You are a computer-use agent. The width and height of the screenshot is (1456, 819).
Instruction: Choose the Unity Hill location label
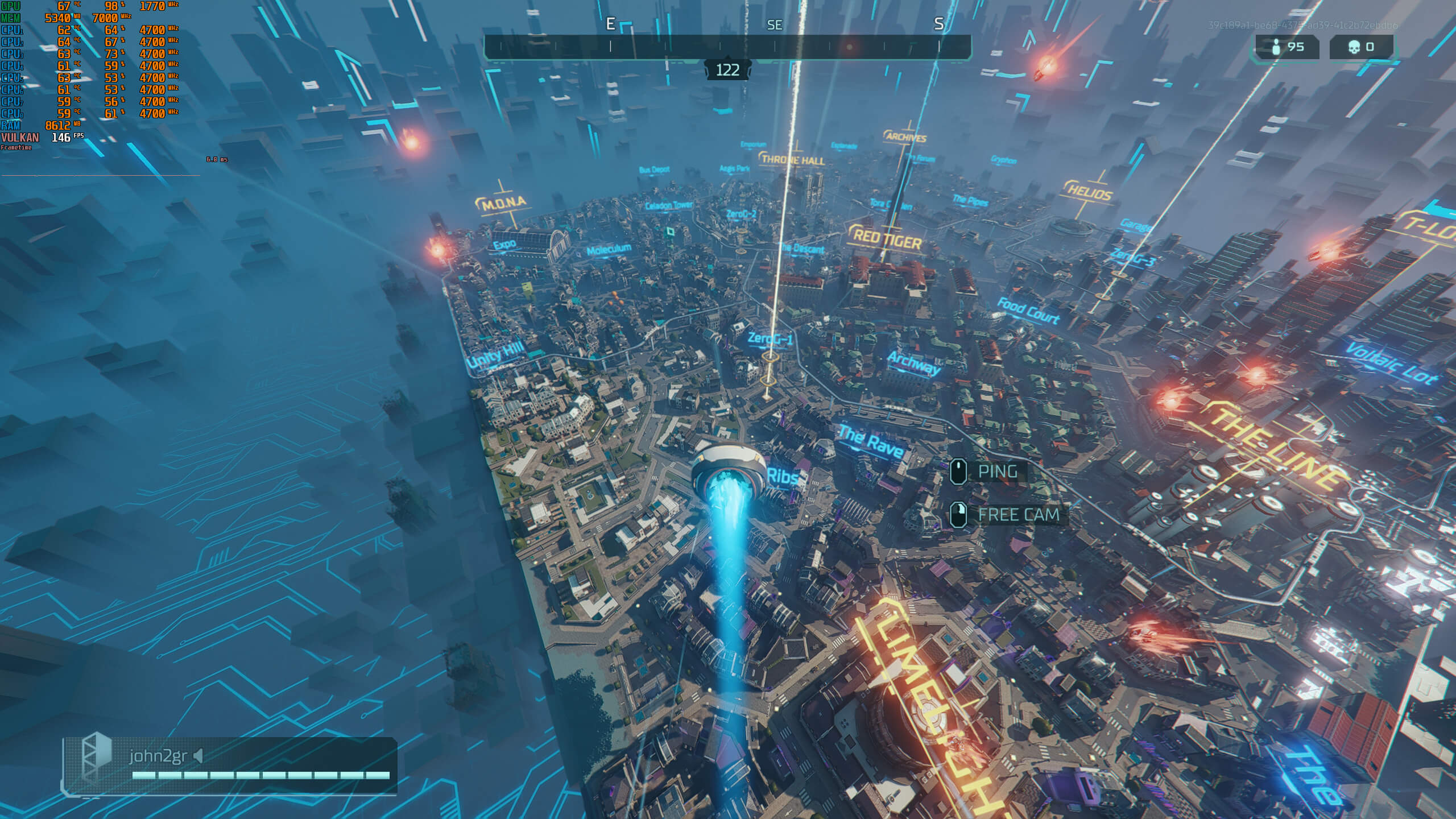(x=495, y=354)
